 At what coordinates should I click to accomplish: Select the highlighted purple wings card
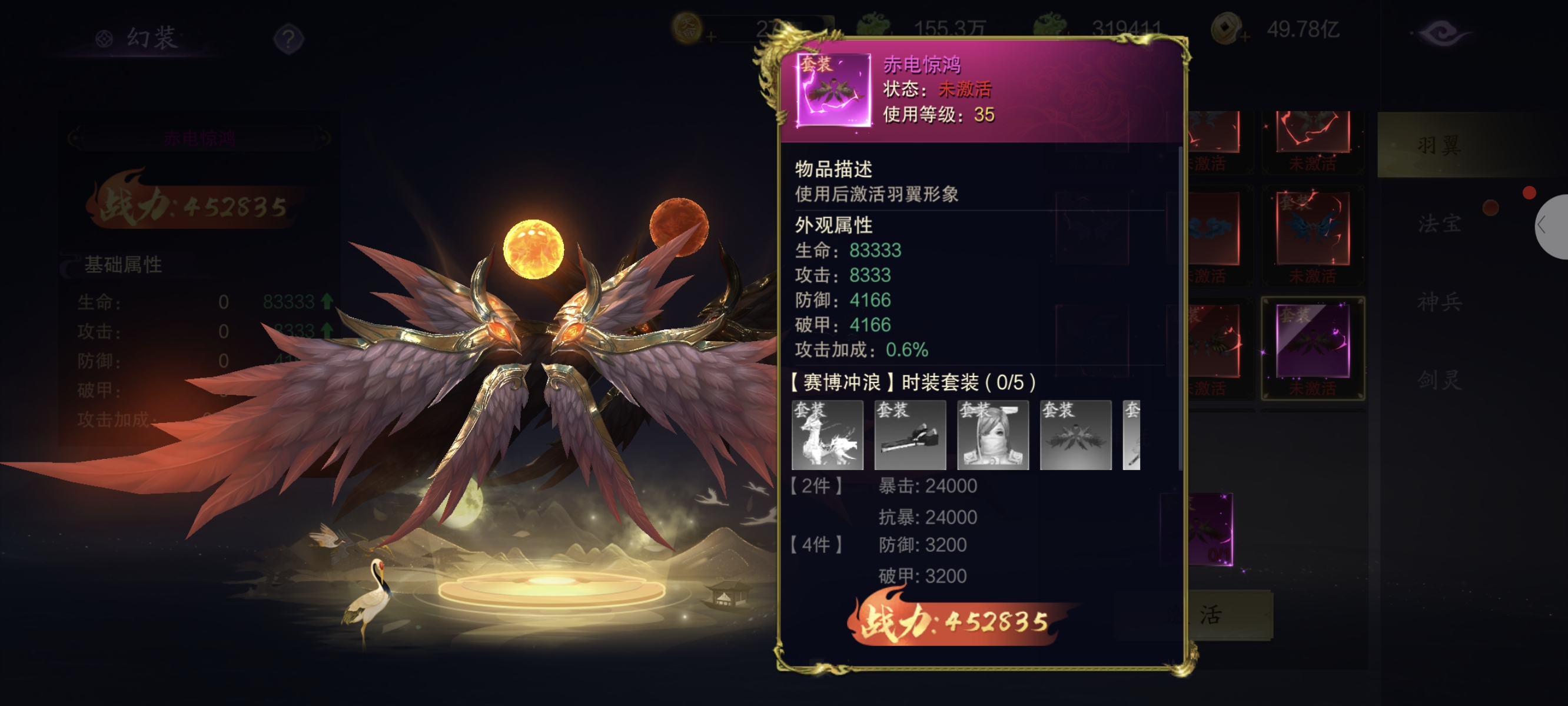[1313, 345]
